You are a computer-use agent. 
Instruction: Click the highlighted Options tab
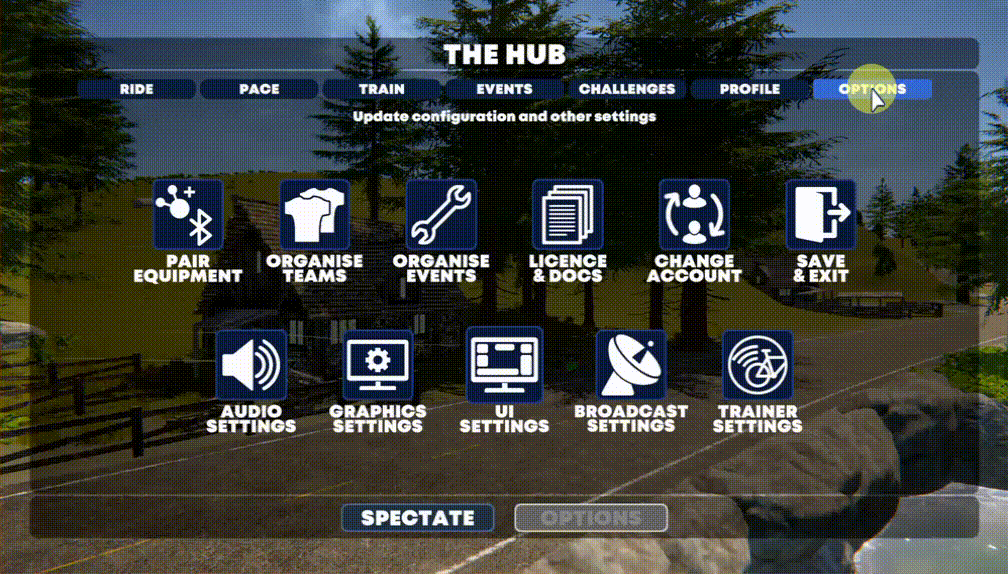click(872, 89)
